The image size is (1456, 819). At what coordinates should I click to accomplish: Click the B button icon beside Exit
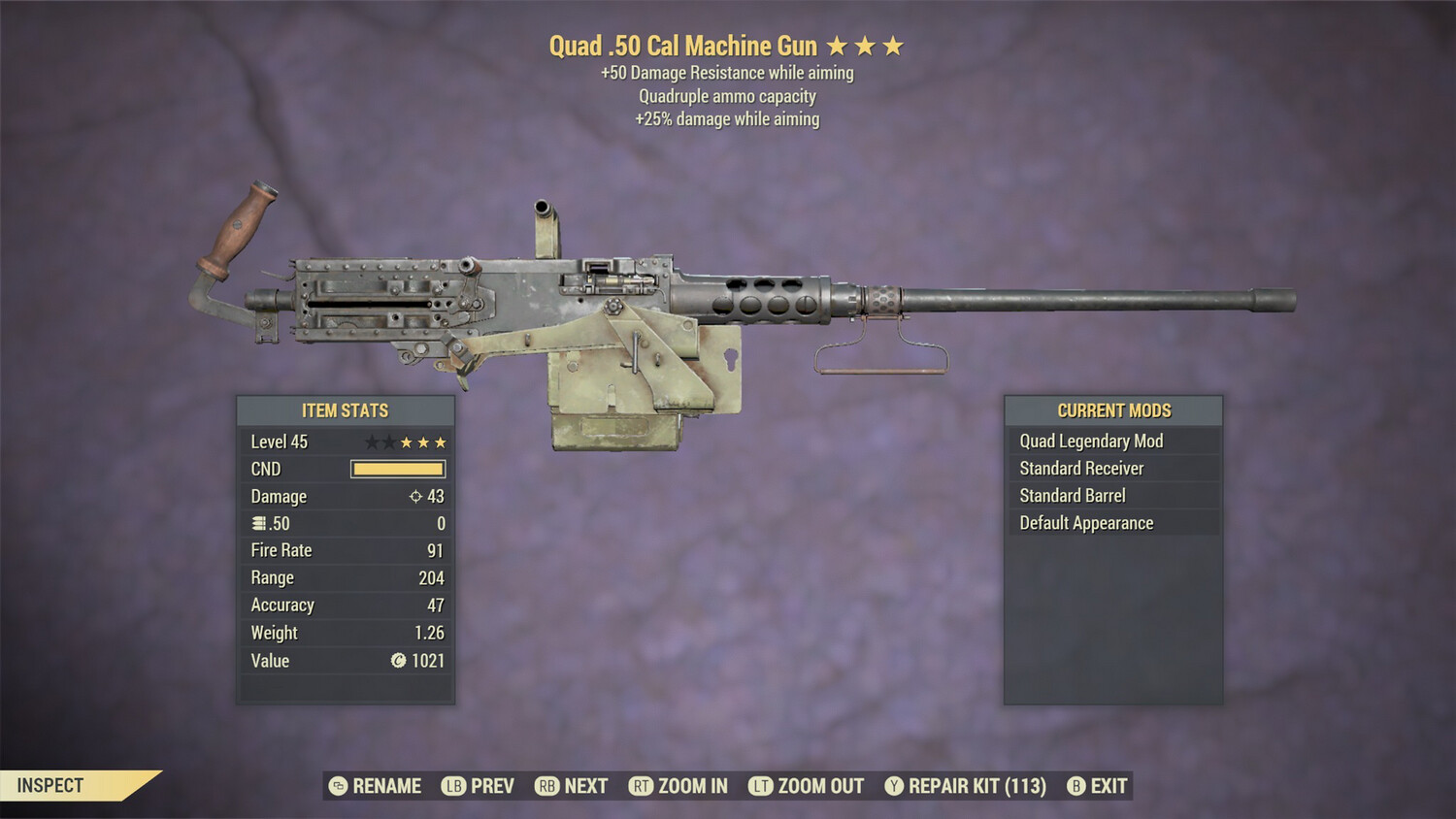click(1075, 786)
